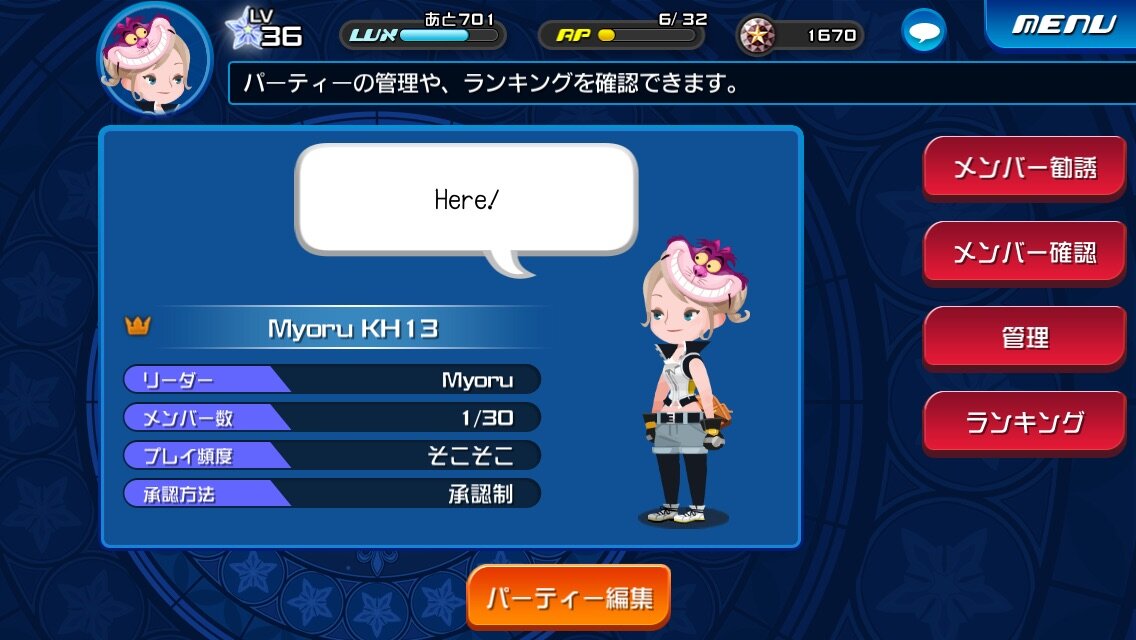Screen dimensions: 1136x640
Task: Tap the メンバー勧誘 button
Action: 1024,167
